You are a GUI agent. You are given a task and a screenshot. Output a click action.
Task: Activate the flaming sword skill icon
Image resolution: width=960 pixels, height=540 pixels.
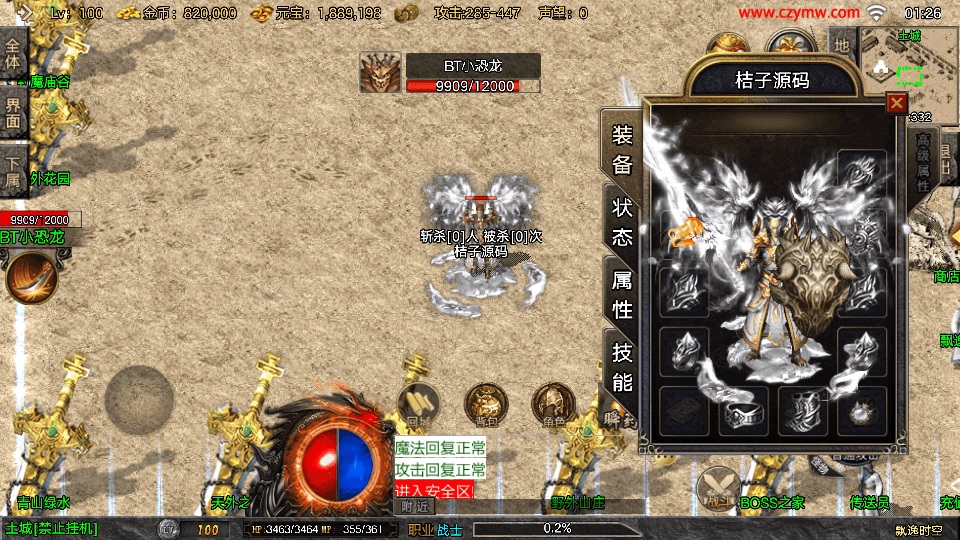point(30,277)
